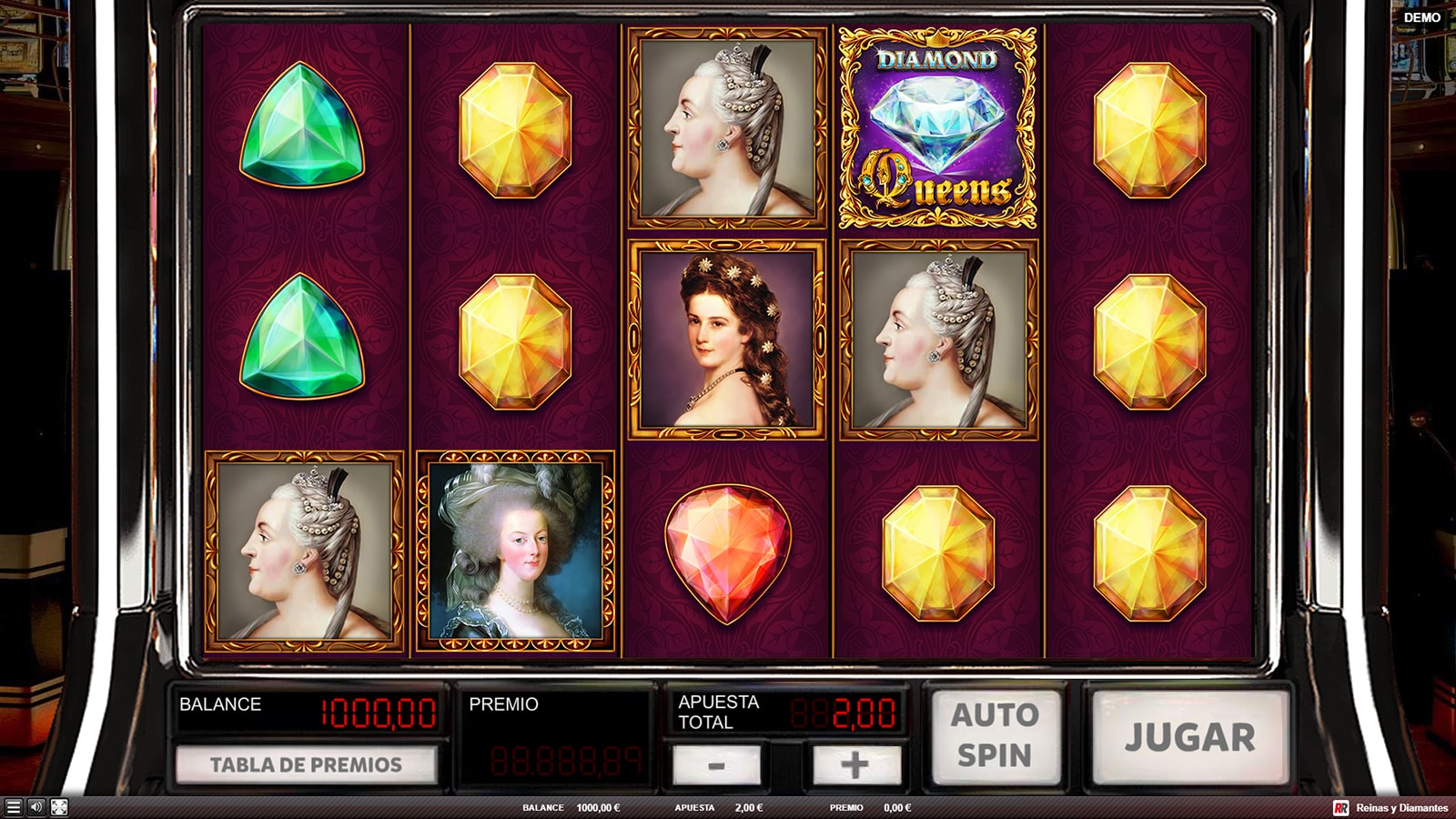Open the hamburger menu in the bottom bar

click(13, 807)
